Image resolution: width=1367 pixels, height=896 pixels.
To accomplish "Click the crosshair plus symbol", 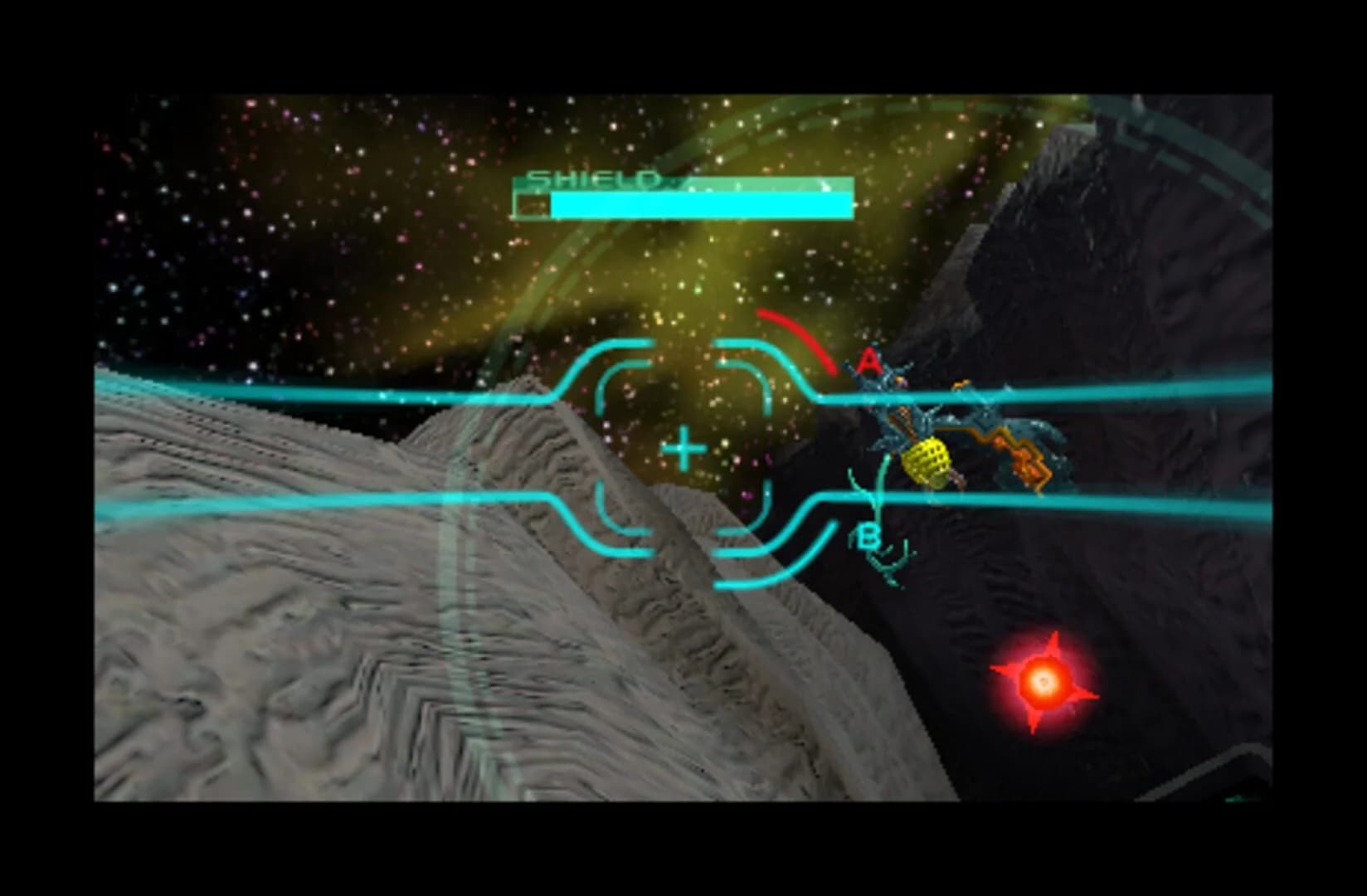I will [682, 449].
